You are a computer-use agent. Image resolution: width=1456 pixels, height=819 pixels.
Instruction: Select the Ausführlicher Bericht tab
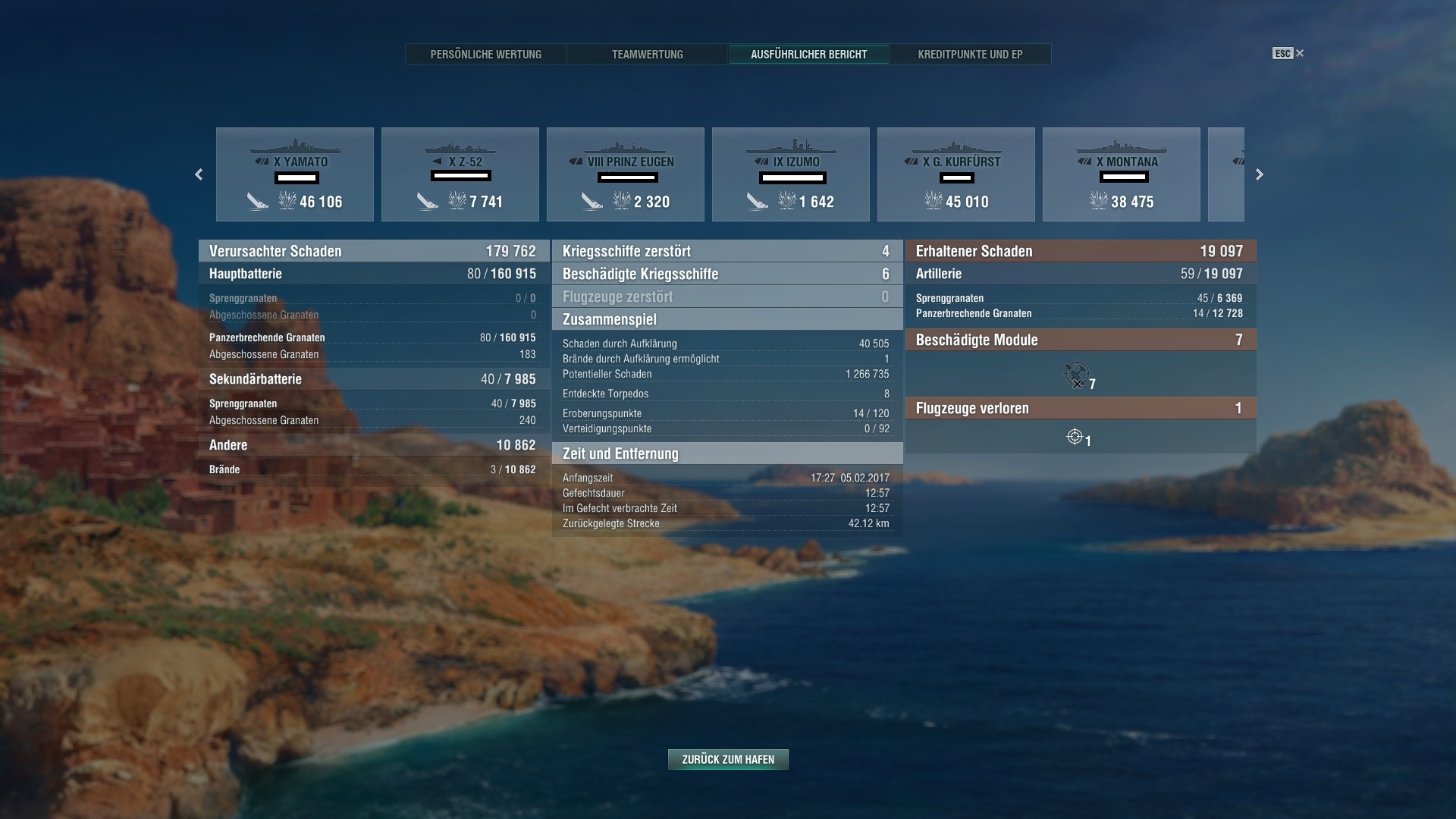pyautogui.click(x=808, y=55)
